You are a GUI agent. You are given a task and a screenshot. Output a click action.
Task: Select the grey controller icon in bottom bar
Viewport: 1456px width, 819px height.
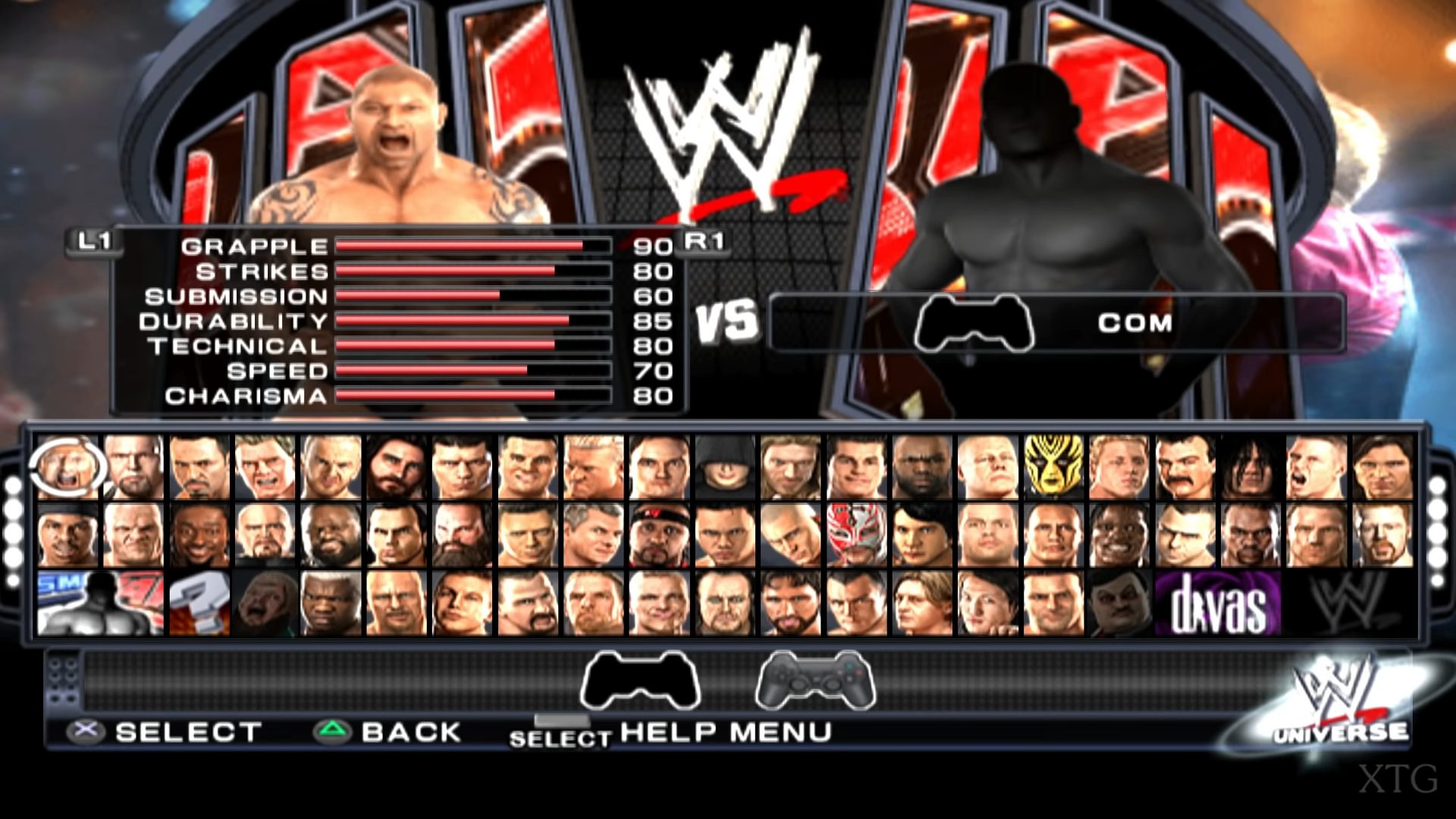[x=815, y=680]
